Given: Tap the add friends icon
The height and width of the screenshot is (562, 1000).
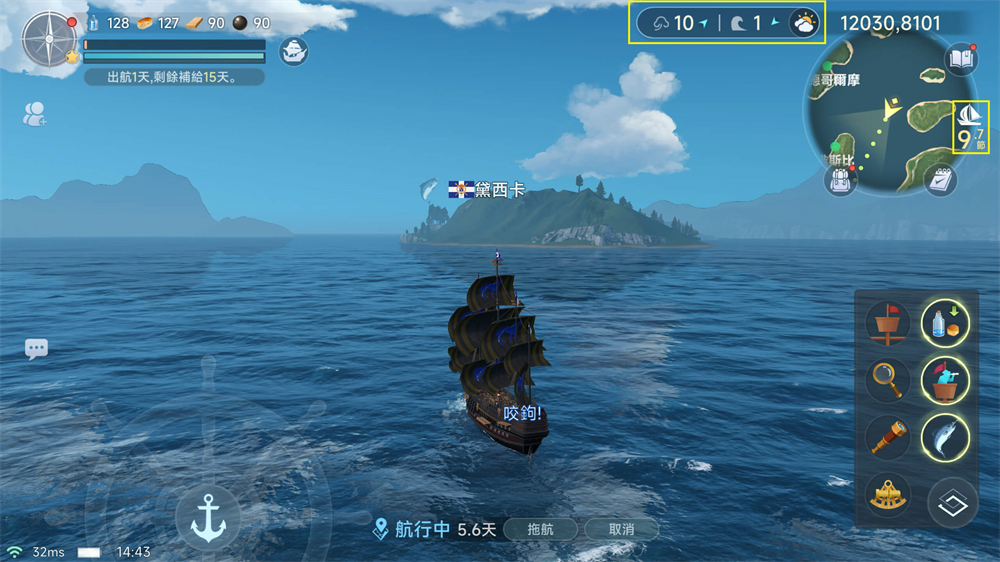Looking at the screenshot, I should [34, 114].
